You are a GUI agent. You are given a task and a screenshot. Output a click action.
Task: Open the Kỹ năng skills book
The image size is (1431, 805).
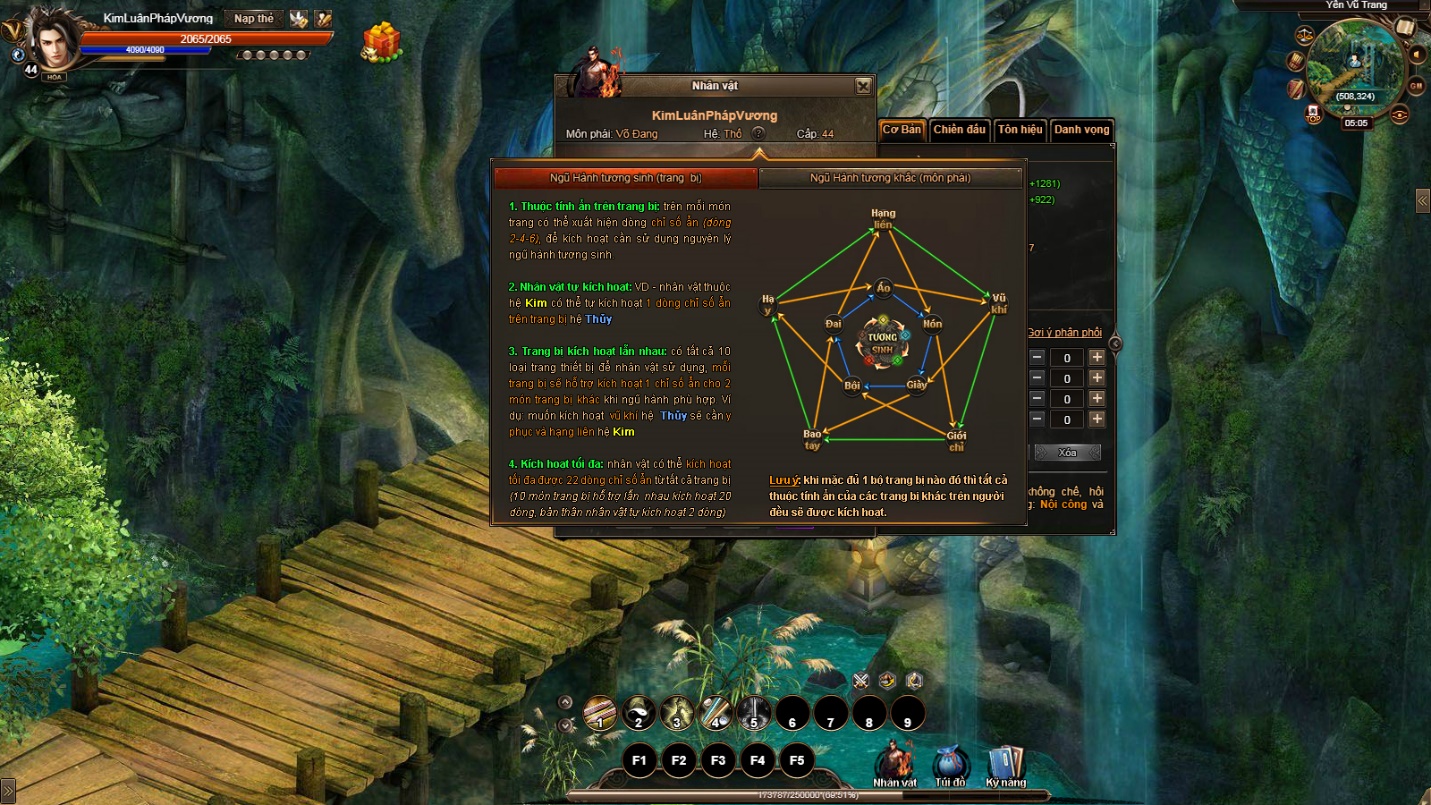(x=1005, y=764)
